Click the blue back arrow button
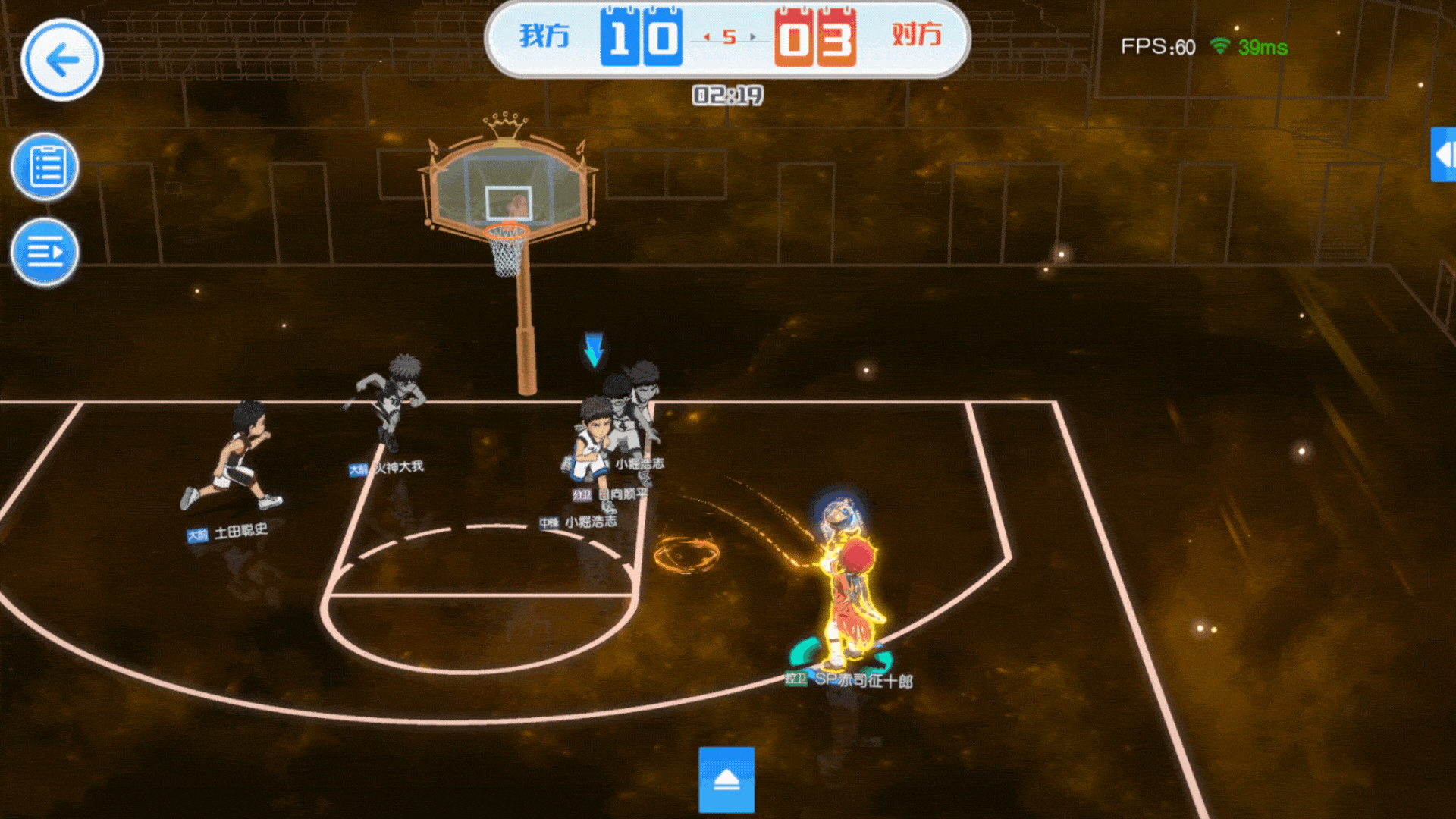1456x819 pixels. pos(61,60)
